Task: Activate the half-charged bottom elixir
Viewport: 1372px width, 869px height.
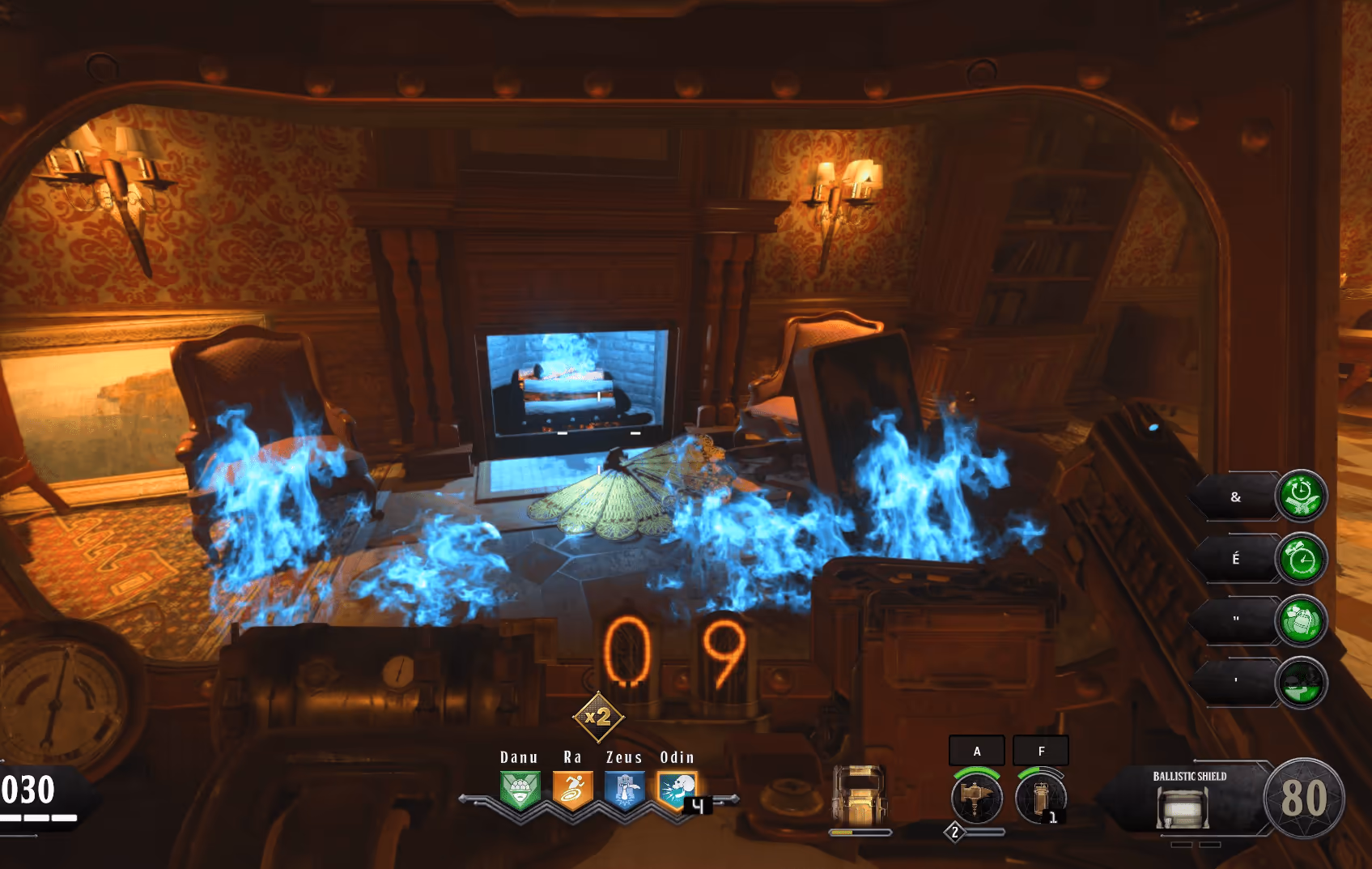Action: coord(1301,683)
